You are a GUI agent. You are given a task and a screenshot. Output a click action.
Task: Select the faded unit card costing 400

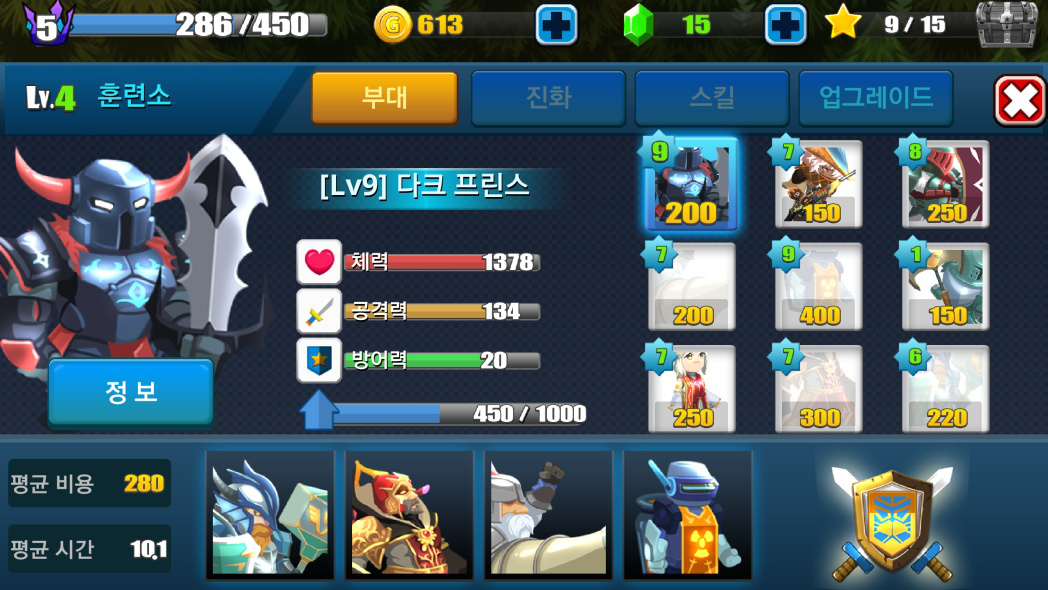(819, 286)
